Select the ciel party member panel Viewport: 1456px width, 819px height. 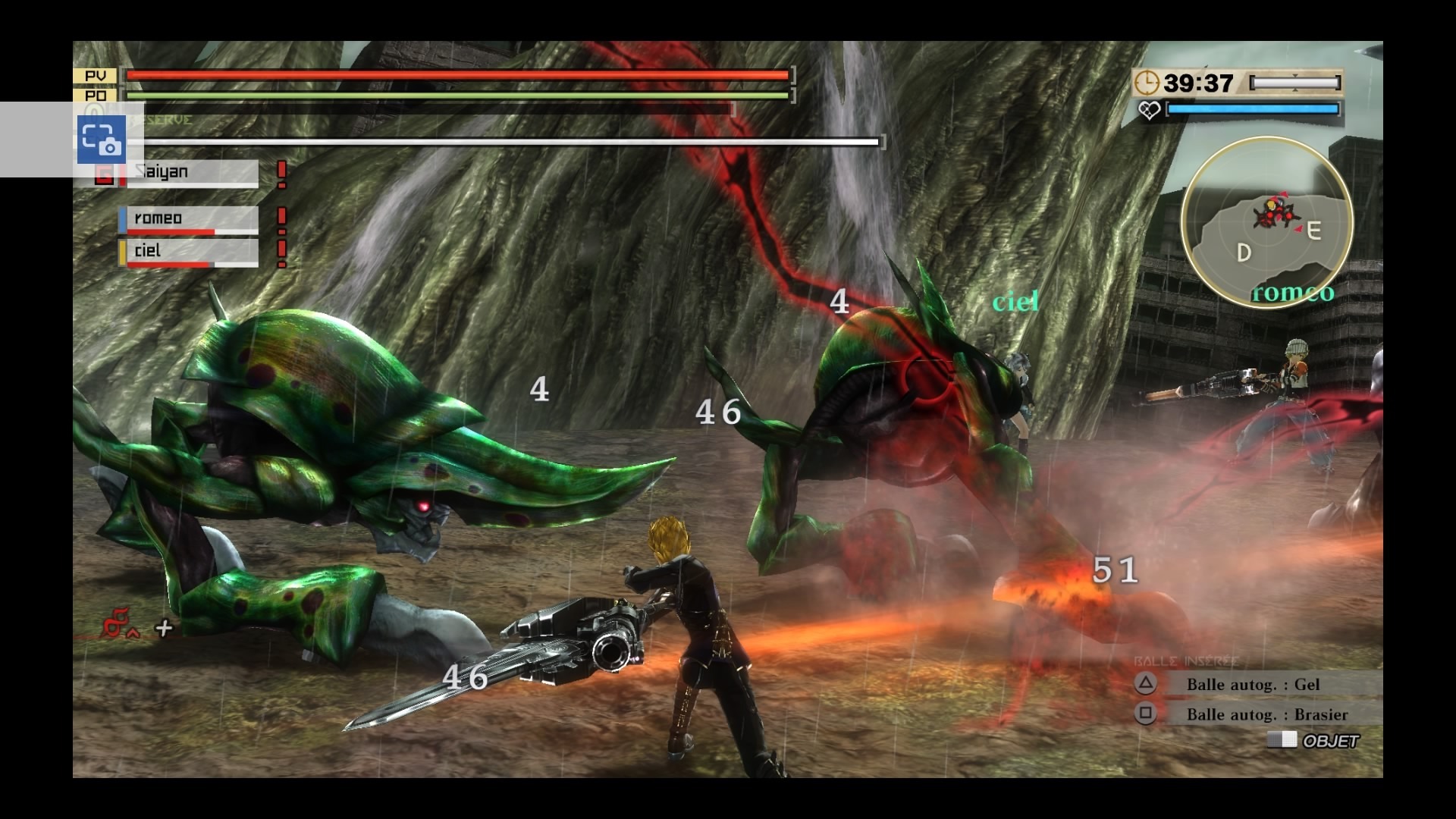[189, 253]
